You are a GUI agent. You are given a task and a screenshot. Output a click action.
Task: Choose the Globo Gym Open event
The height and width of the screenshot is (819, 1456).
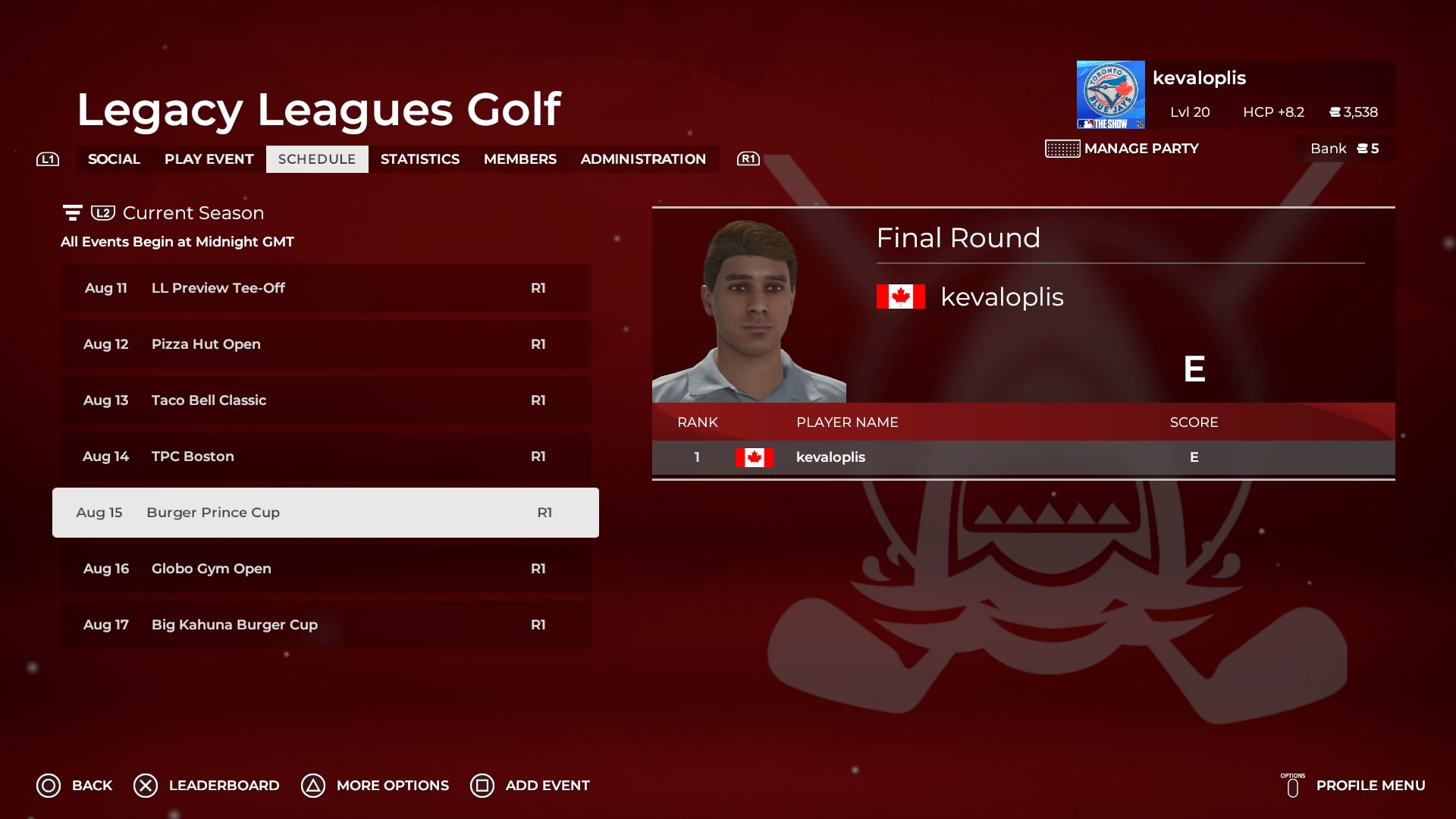326,569
